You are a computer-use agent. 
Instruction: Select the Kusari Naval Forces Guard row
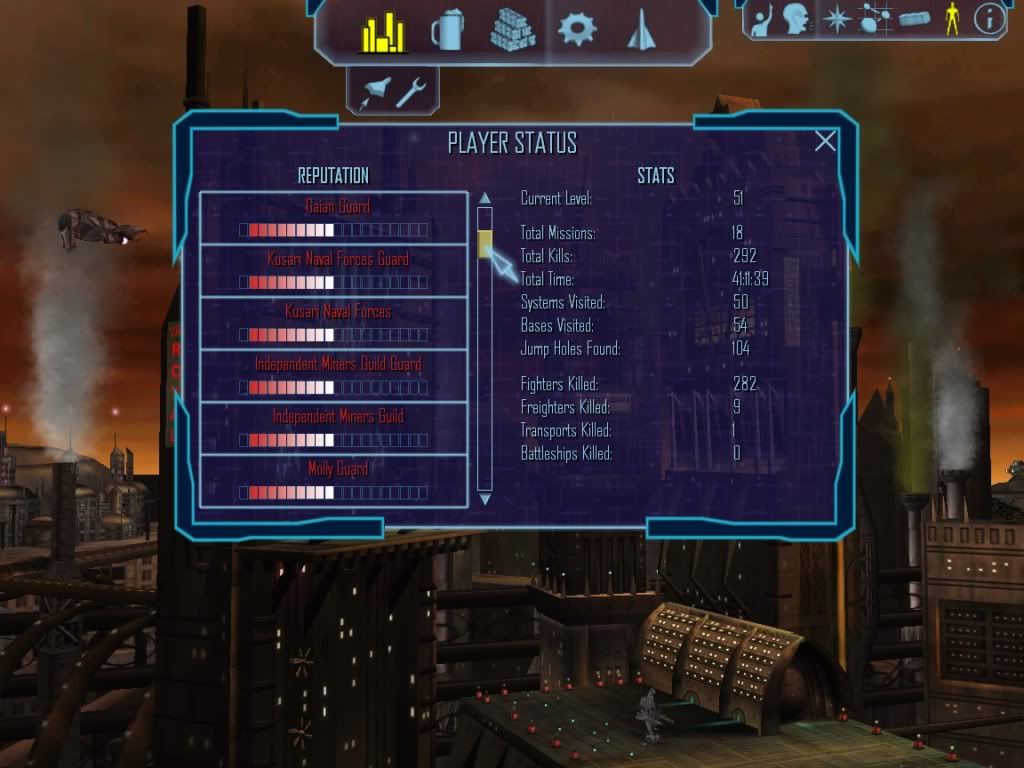[x=334, y=271]
